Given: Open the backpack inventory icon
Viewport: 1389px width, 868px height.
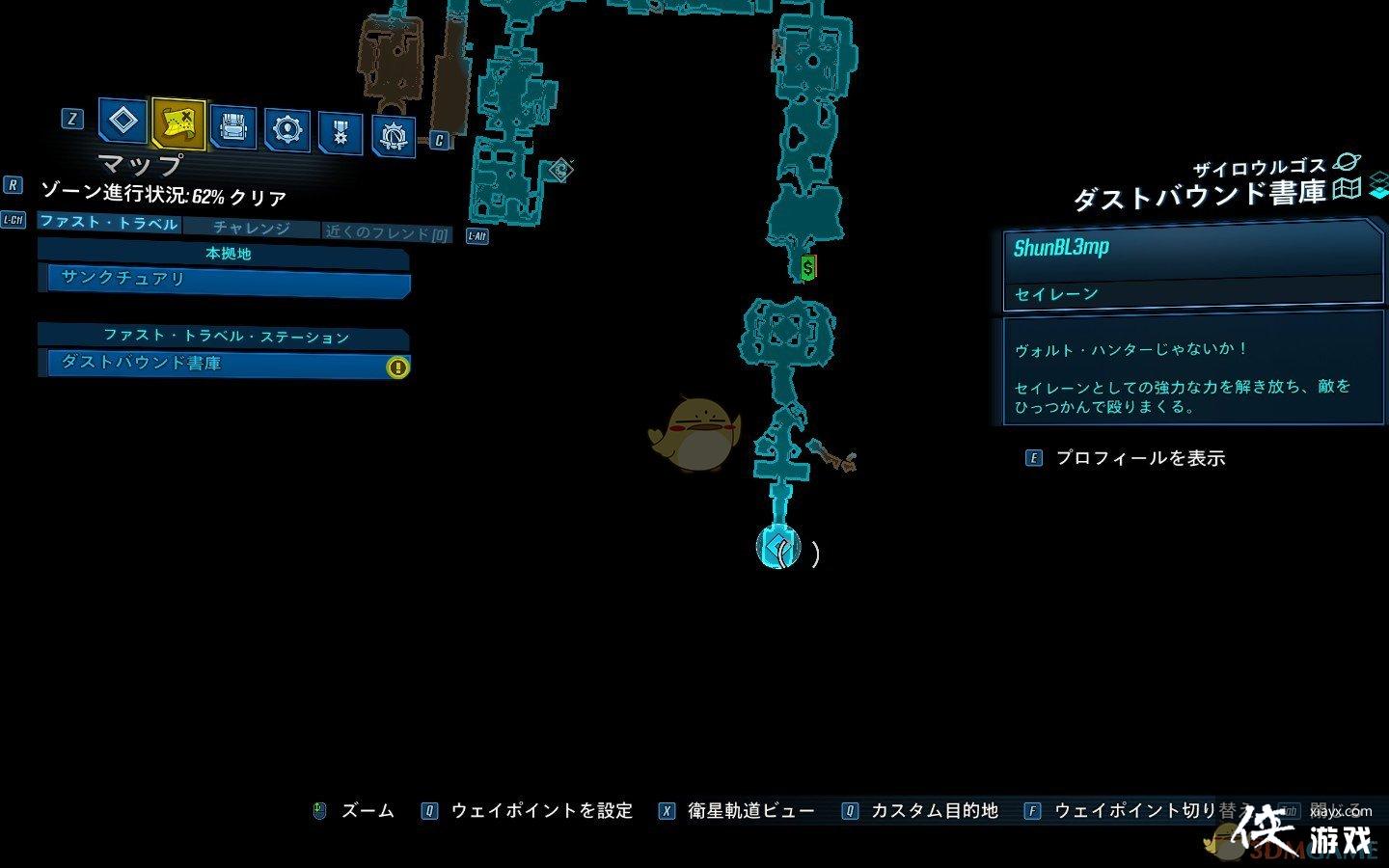Looking at the screenshot, I should pyautogui.click(x=231, y=128).
